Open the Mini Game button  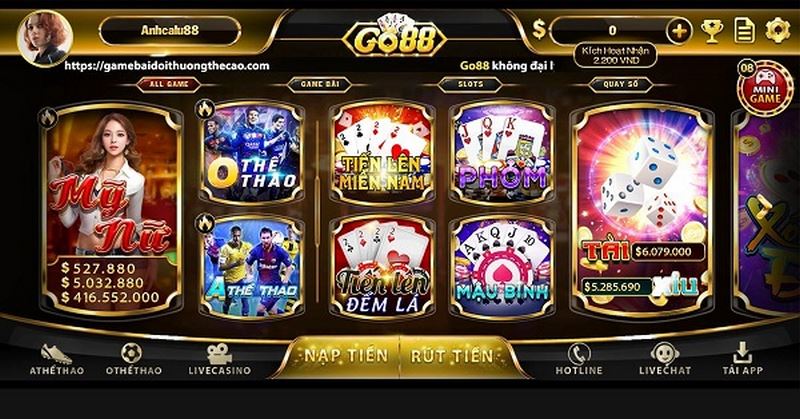point(764,88)
